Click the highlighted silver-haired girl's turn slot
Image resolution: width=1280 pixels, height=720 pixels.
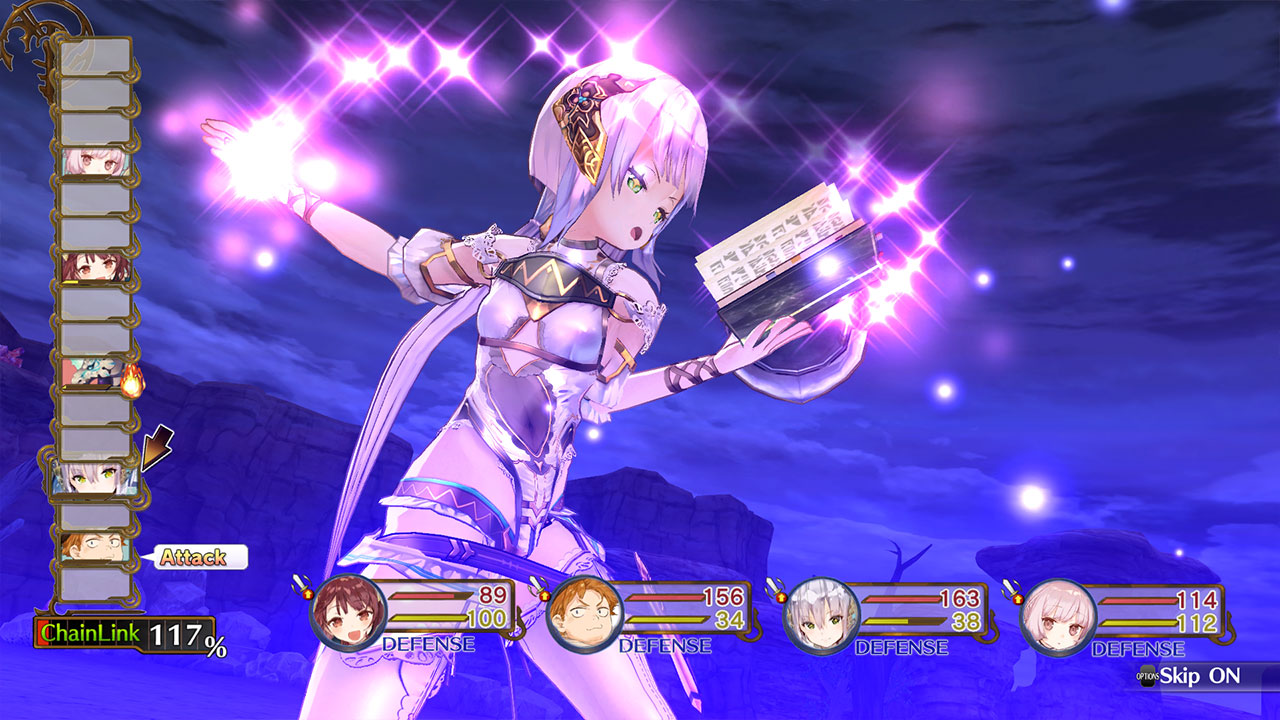tap(93, 479)
